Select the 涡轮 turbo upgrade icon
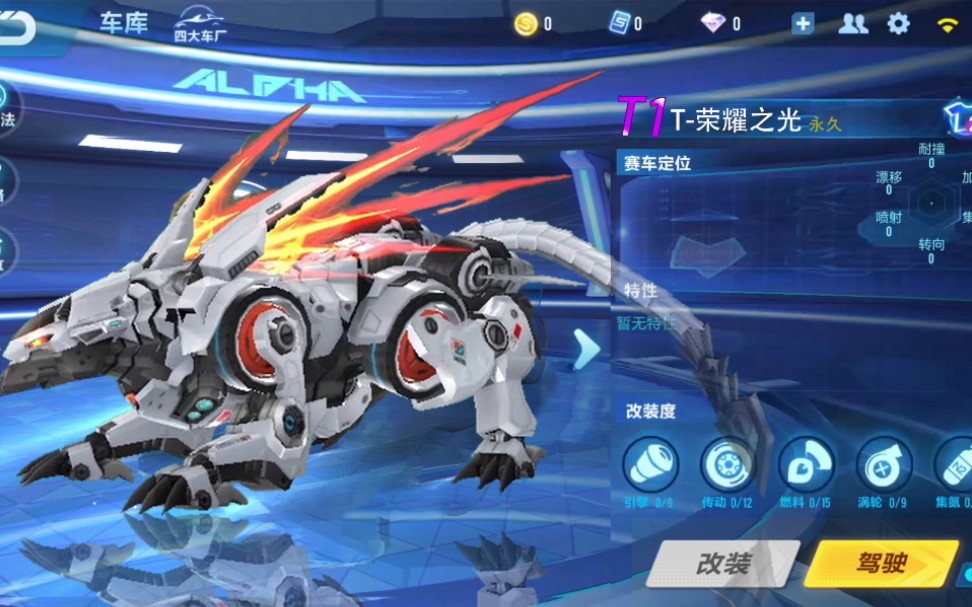The image size is (972, 607). click(884, 464)
